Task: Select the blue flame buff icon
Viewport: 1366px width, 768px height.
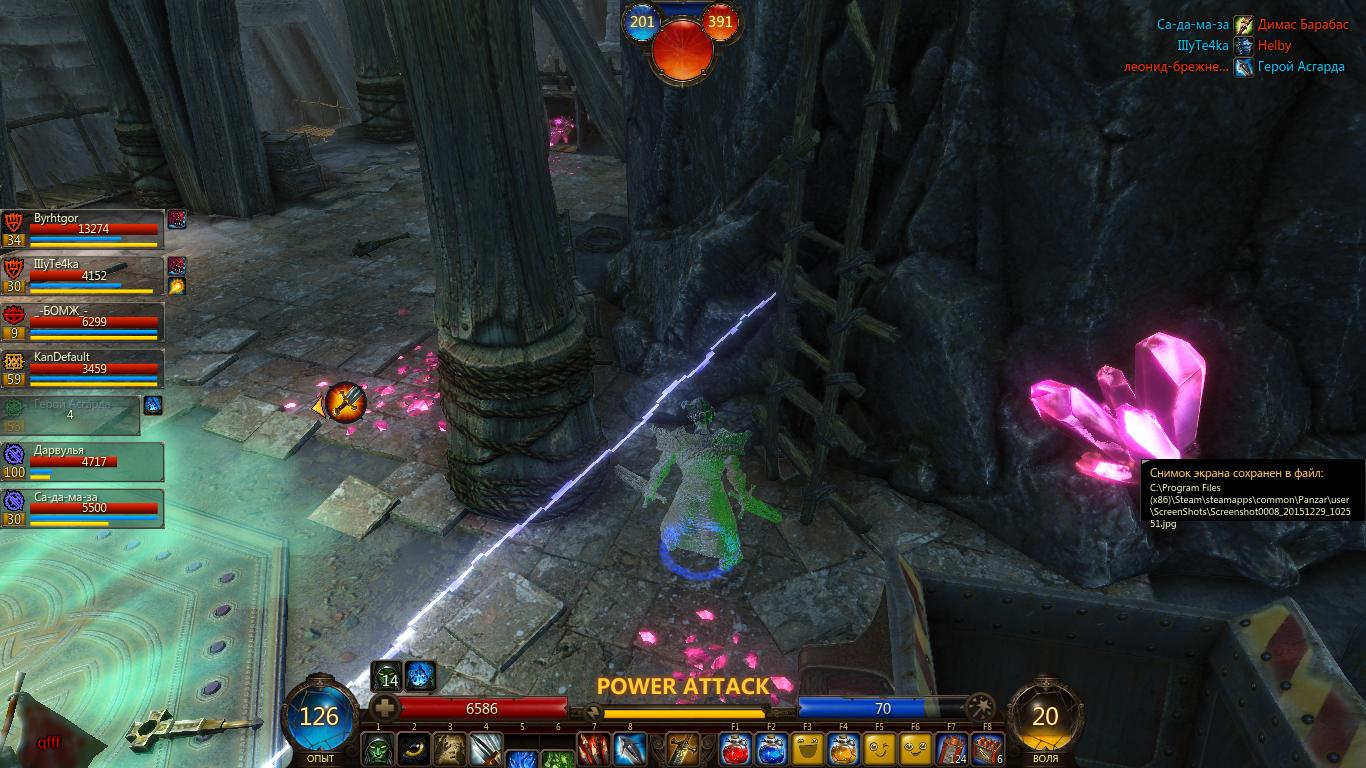Action: [420, 676]
